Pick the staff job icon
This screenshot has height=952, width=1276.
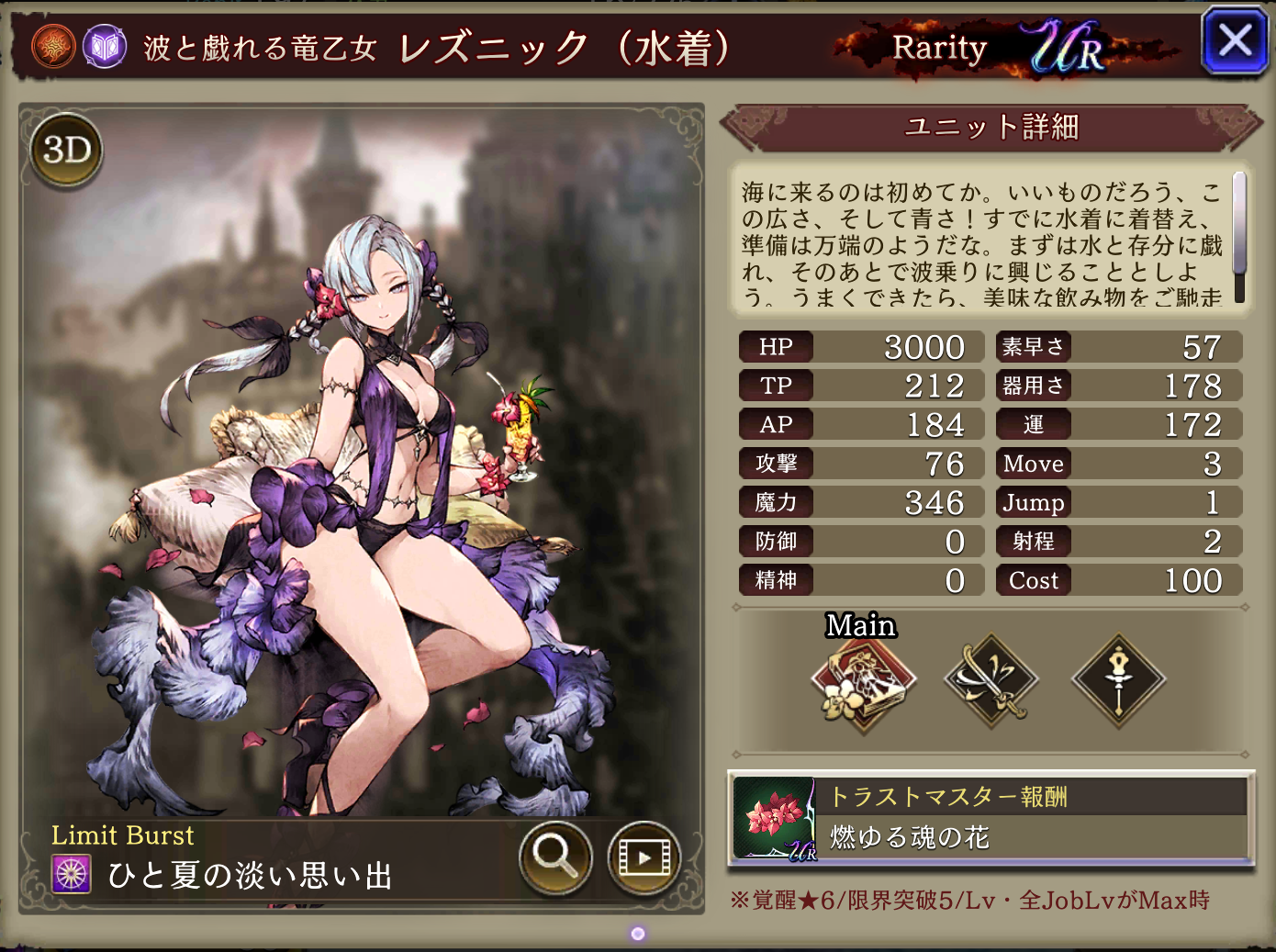point(1118,680)
